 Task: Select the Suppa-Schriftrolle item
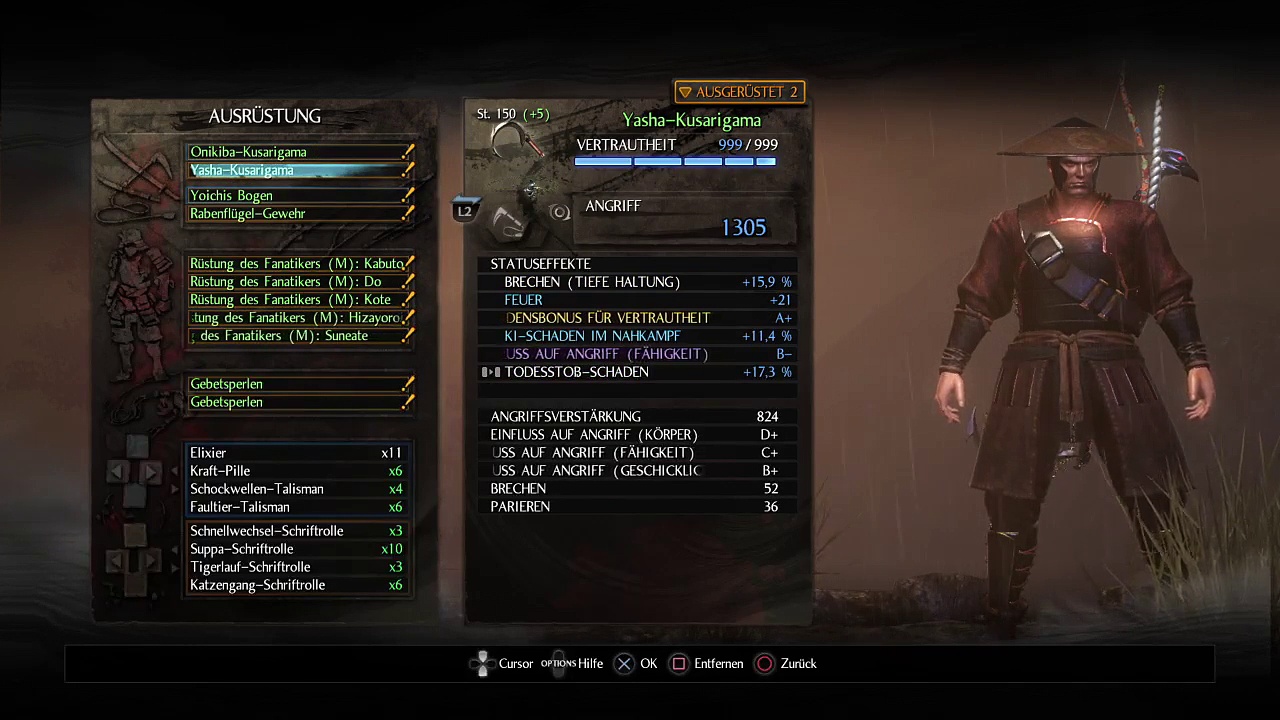click(x=296, y=549)
